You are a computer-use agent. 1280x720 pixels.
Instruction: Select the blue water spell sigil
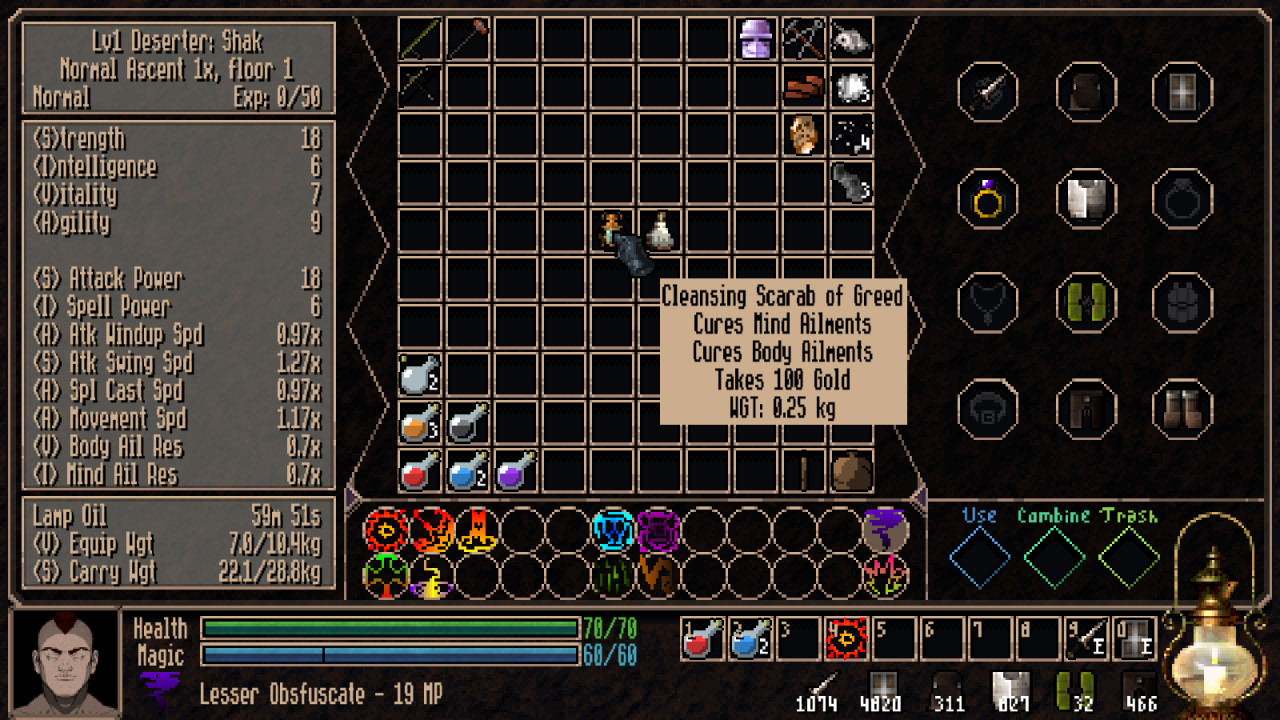tap(611, 530)
